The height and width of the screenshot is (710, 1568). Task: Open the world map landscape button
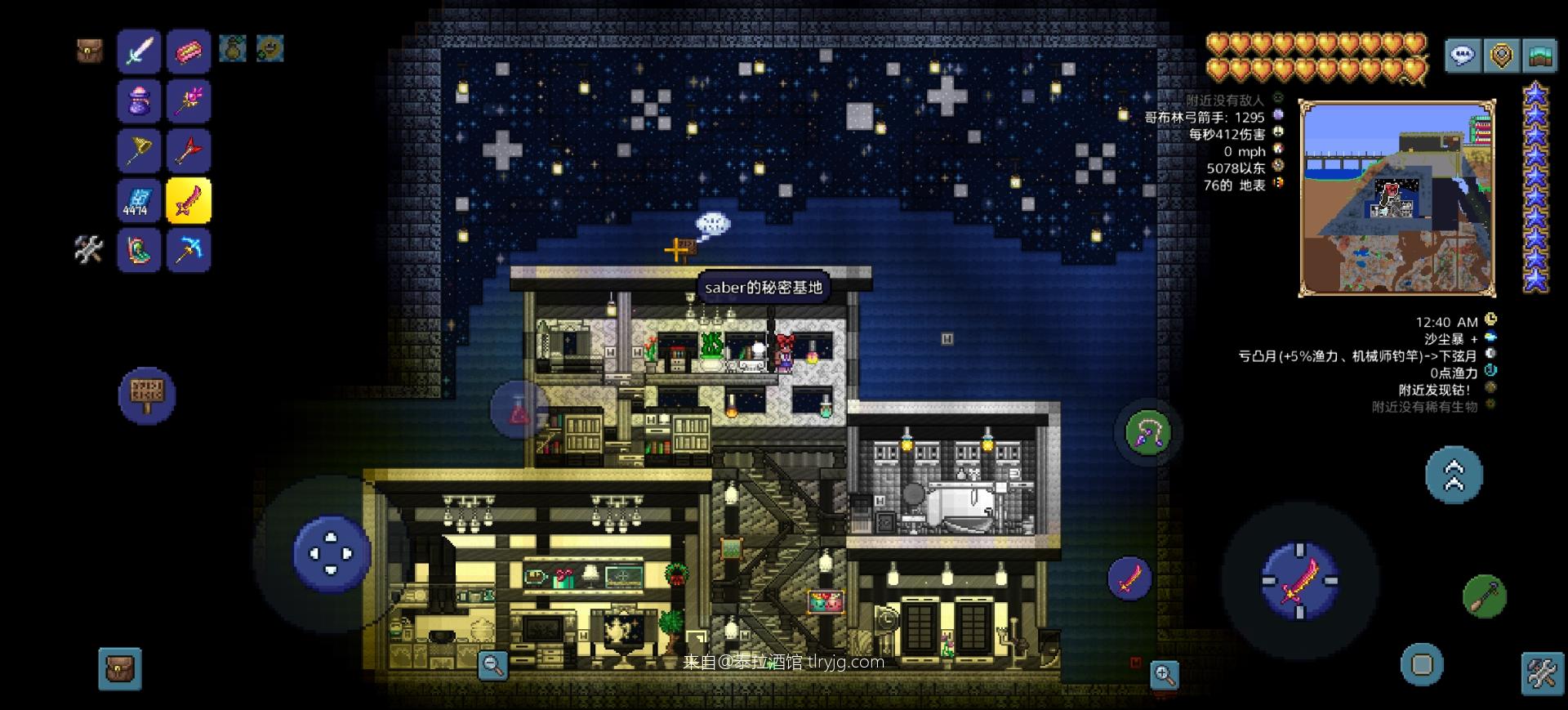click(1539, 56)
